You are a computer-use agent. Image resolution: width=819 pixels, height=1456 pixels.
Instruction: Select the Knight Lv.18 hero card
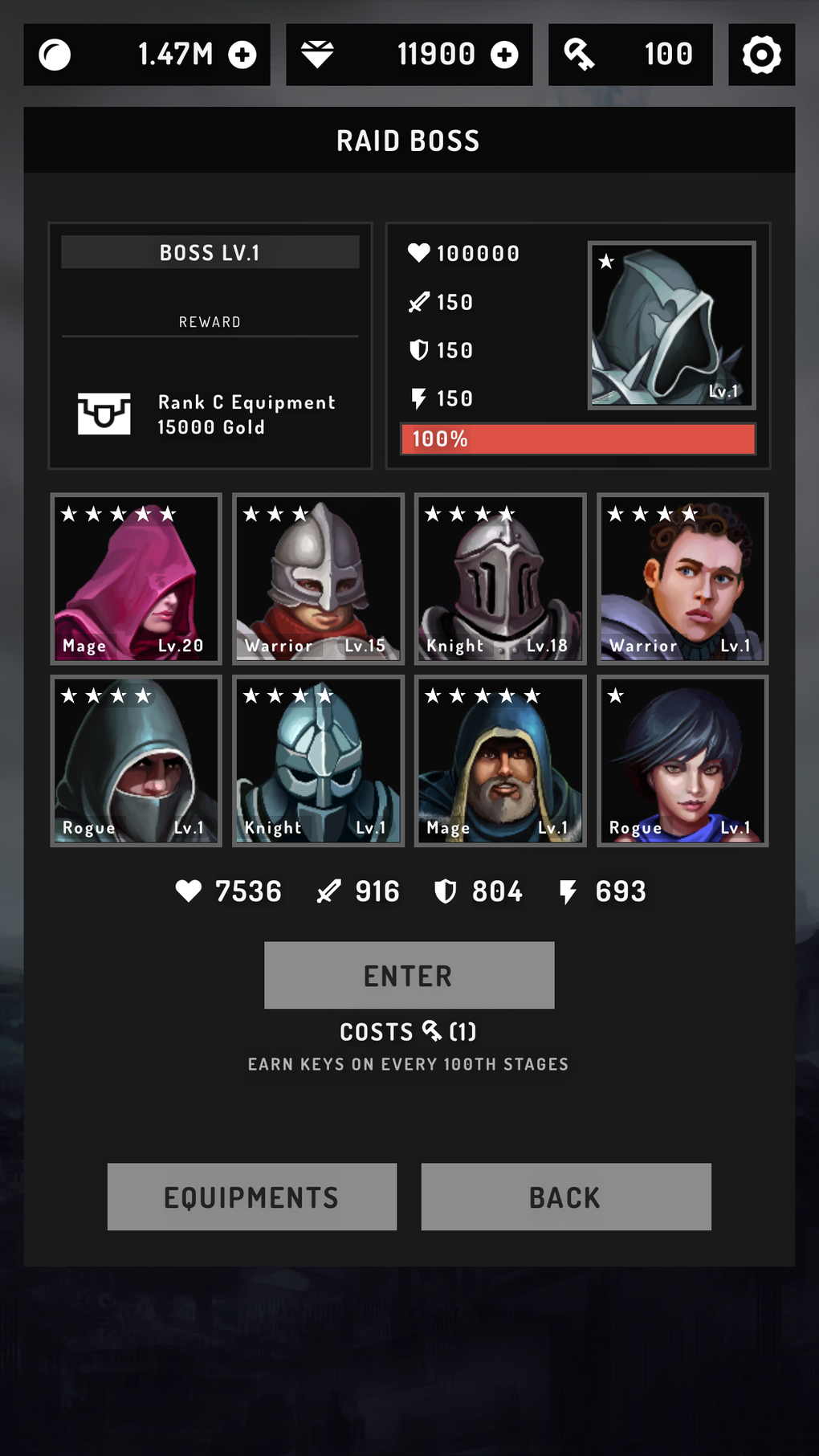pos(500,579)
